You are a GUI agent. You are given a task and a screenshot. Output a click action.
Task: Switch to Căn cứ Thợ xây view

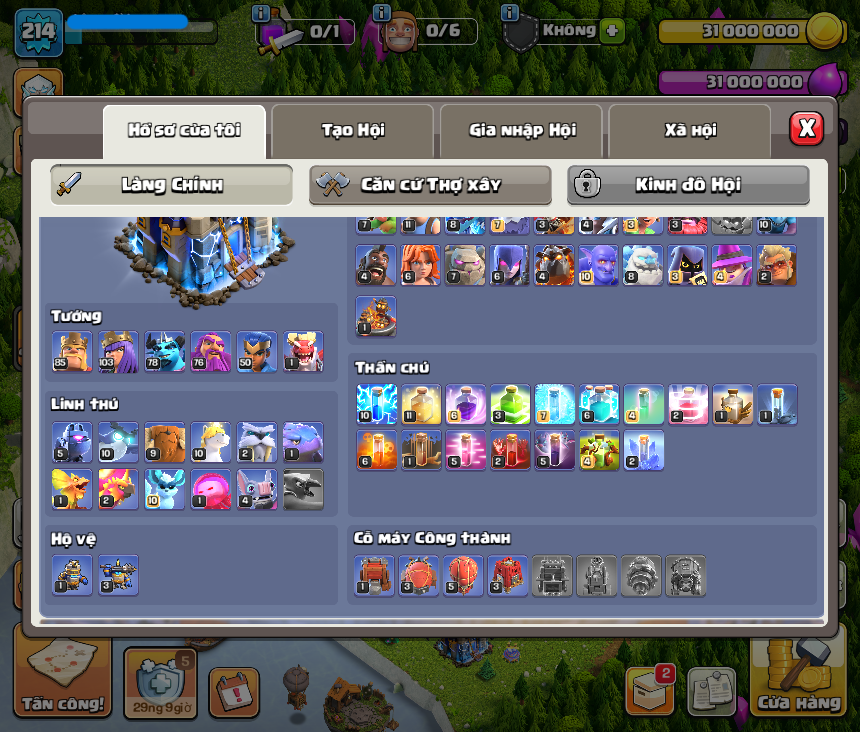[x=430, y=185]
